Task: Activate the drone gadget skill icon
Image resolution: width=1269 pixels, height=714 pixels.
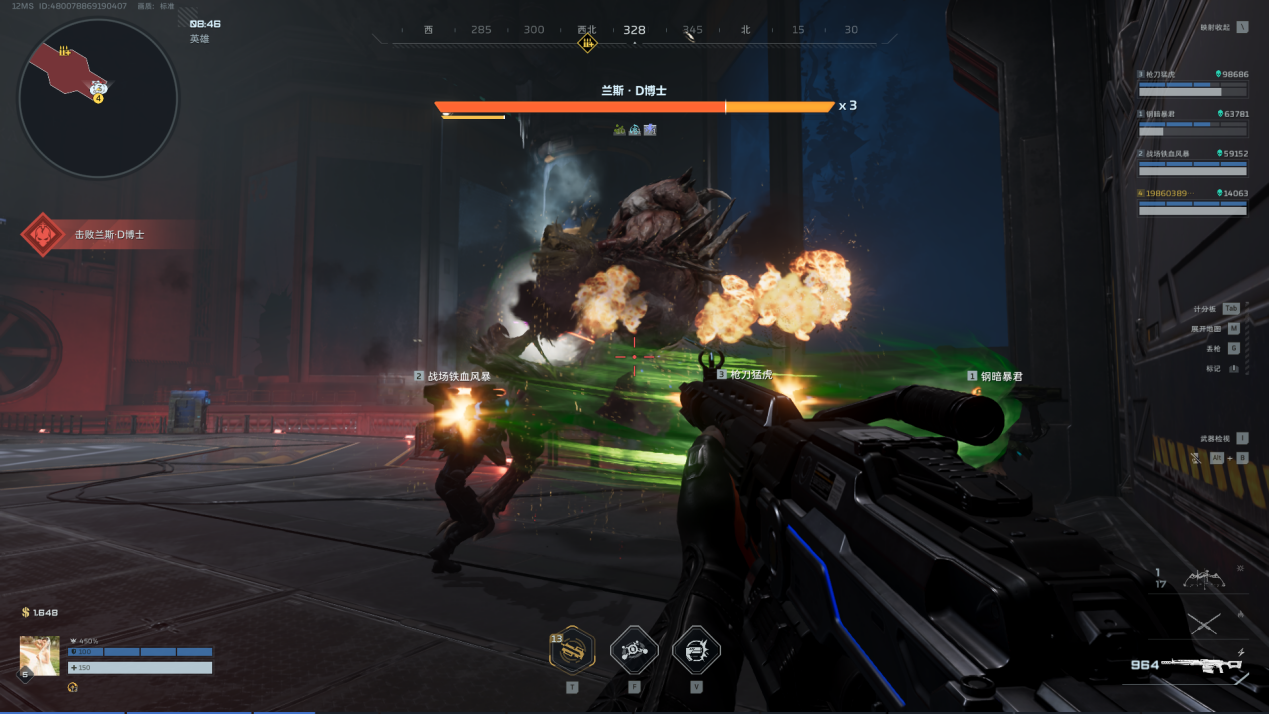Action: 634,651
